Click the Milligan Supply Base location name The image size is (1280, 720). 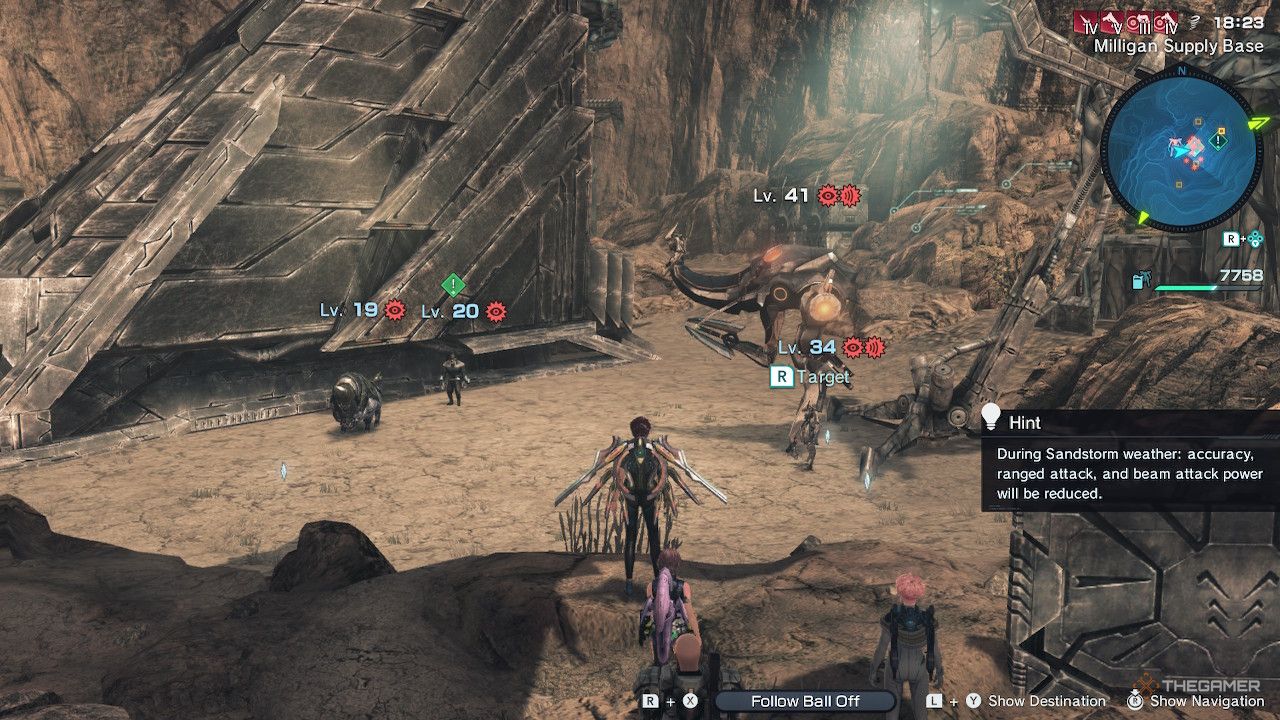[1178, 46]
